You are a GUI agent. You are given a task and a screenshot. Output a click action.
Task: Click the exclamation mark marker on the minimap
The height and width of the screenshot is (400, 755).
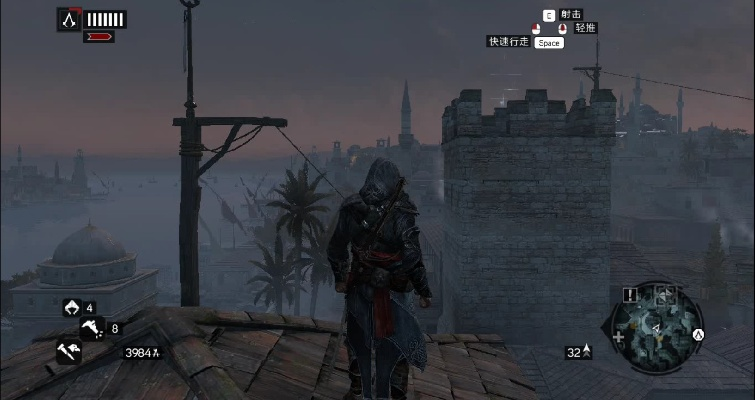click(630, 295)
